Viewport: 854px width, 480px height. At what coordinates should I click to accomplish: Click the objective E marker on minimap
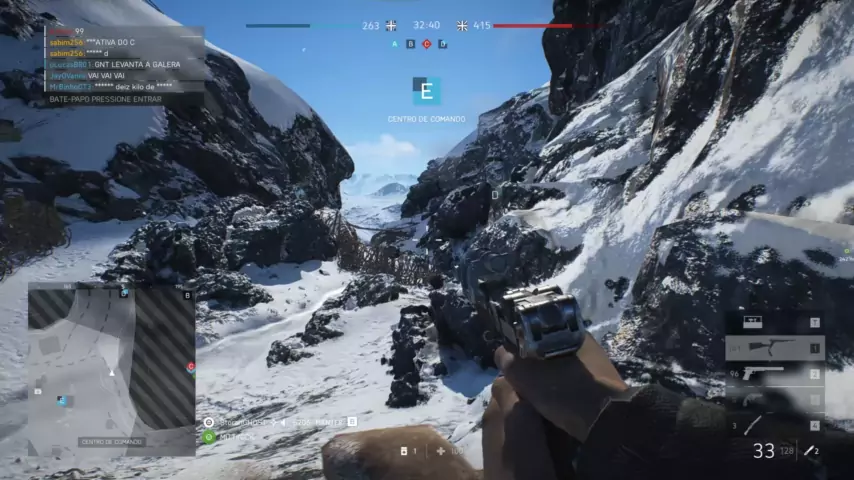(63, 400)
